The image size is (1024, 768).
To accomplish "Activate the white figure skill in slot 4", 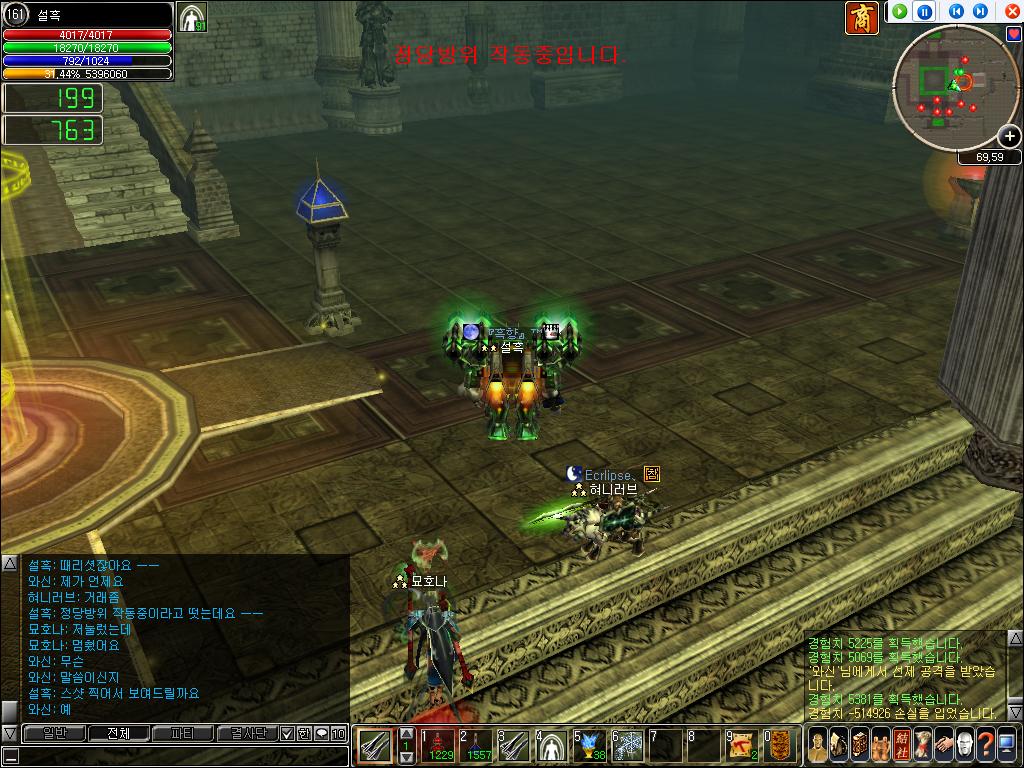I will pyautogui.click(x=551, y=745).
